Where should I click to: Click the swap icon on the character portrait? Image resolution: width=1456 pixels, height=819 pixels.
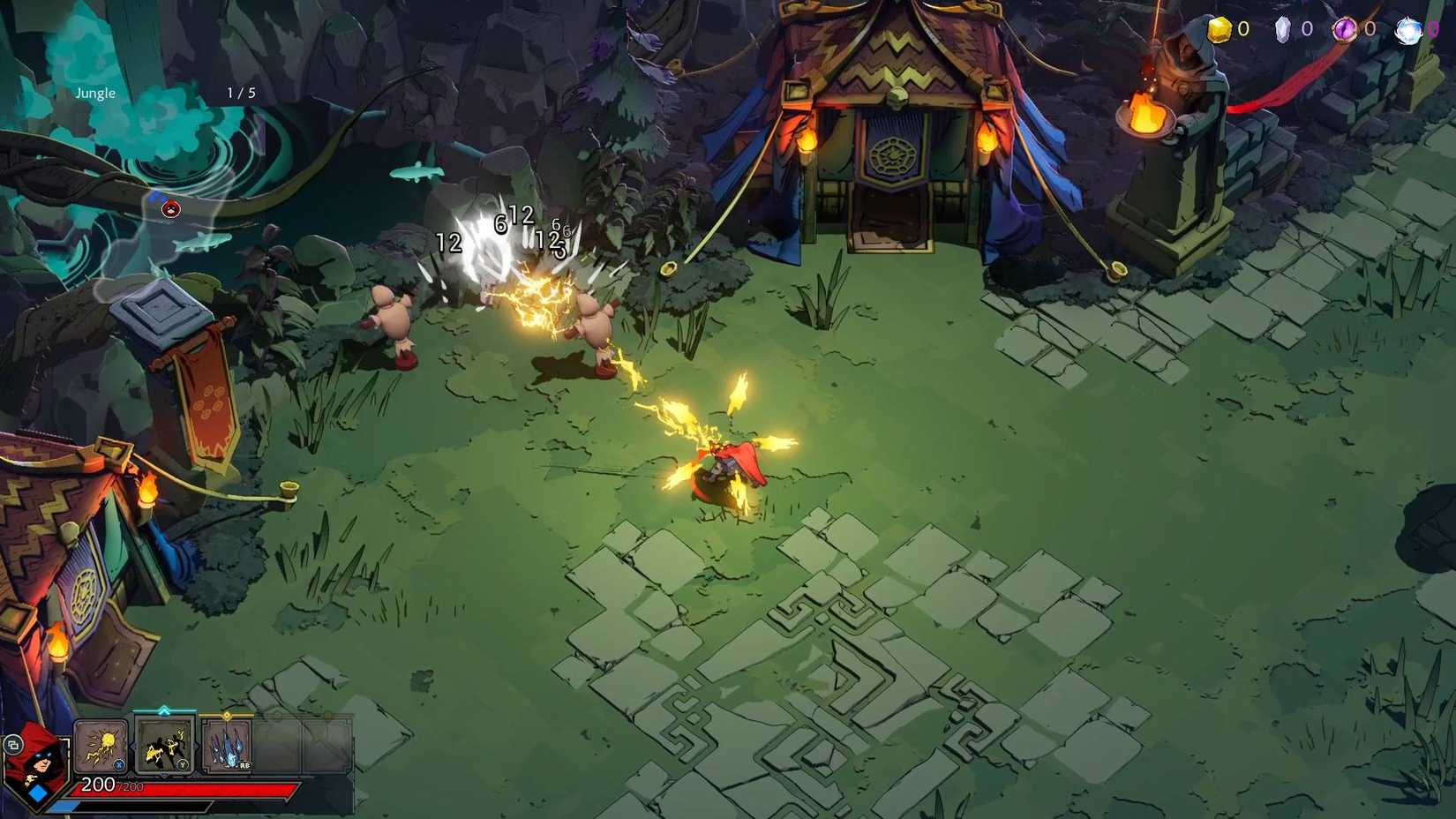(14, 747)
